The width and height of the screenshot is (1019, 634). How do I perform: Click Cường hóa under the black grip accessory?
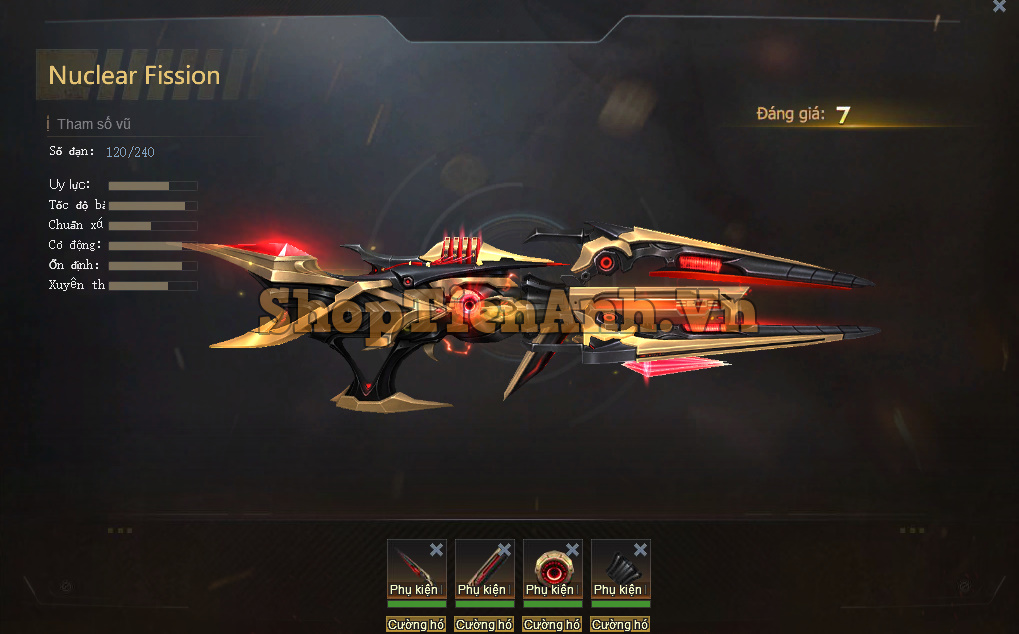620,625
